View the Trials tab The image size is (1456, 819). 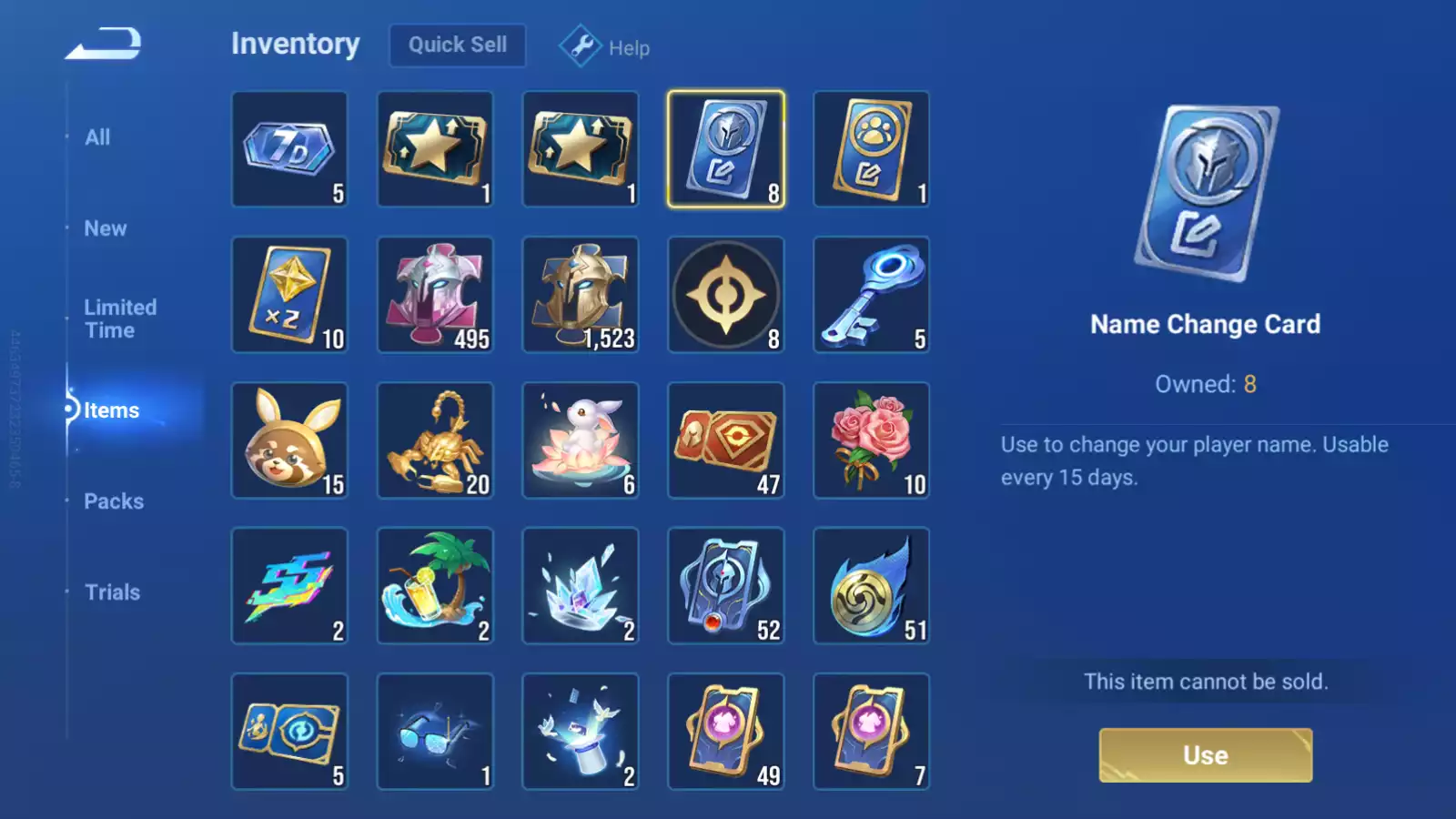coord(112,592)
